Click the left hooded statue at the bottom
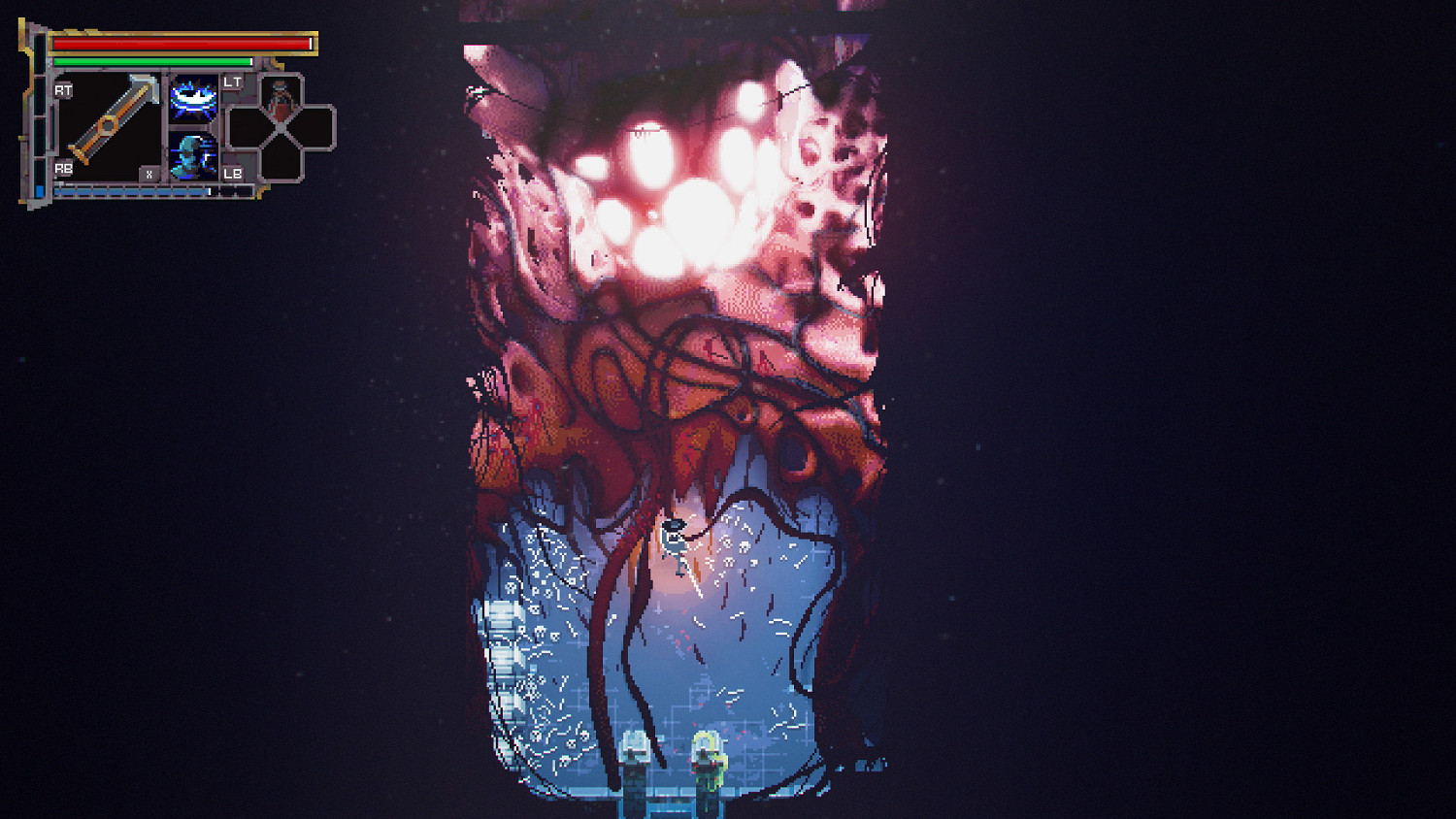This screenshot has height=819, width=1456. tap(633, 757)
